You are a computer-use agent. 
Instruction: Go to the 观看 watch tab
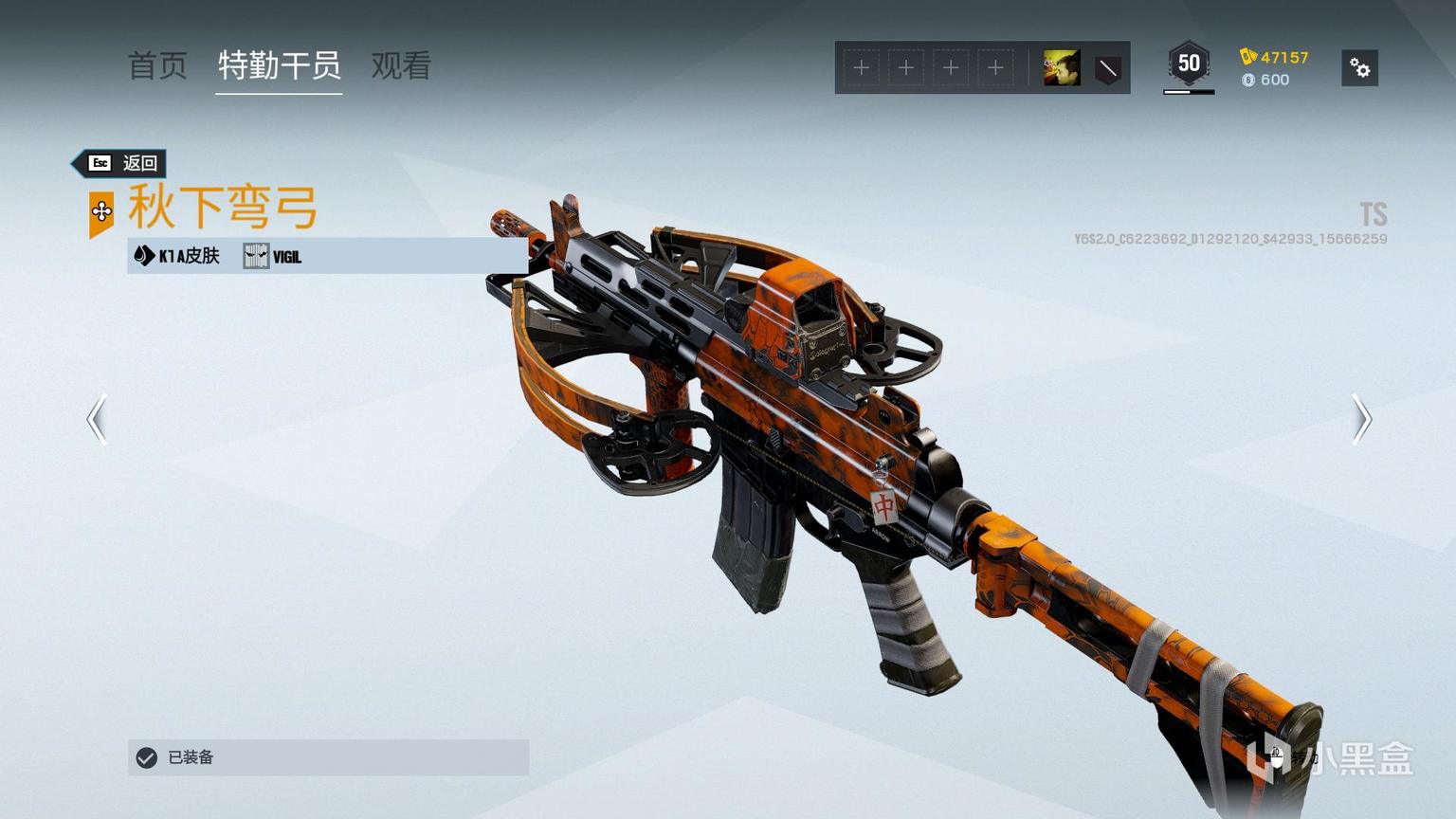pos(401,66)
